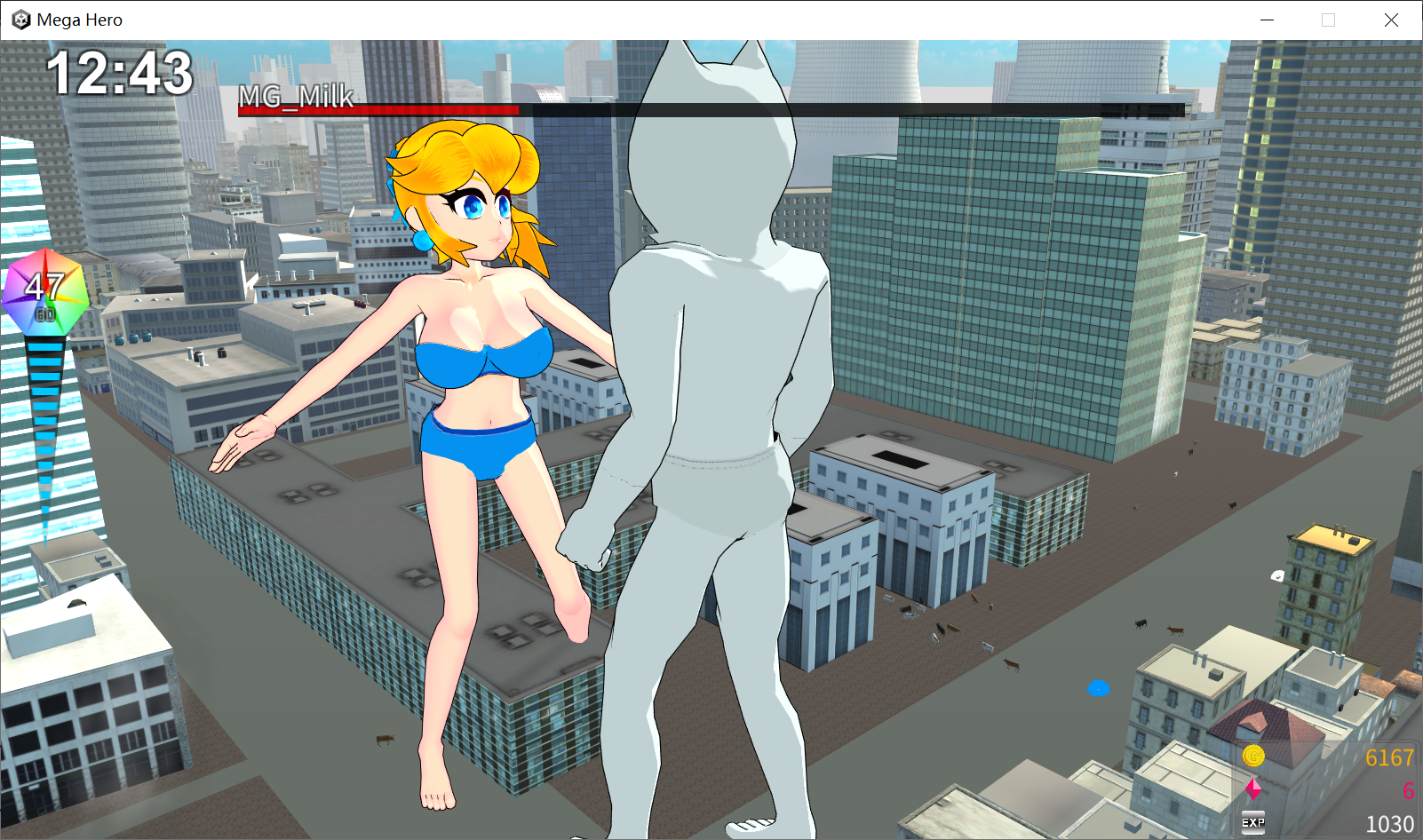Viewport: 1423px width, 840px height.
Task: Click the '60' label under the level gem
Action: click(44, 313)
